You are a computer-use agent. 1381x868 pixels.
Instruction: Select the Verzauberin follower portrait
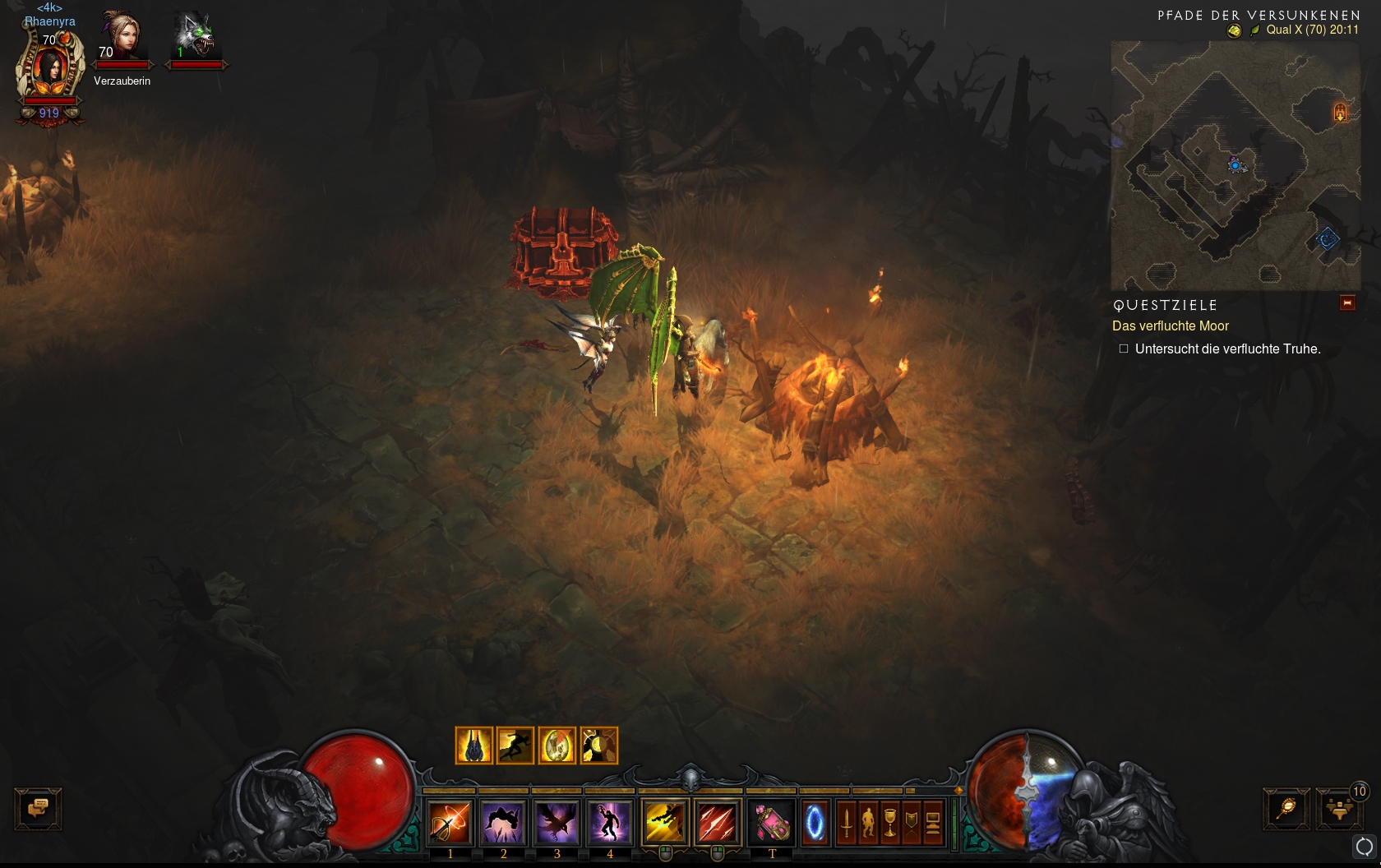click(x=122, y=38)
